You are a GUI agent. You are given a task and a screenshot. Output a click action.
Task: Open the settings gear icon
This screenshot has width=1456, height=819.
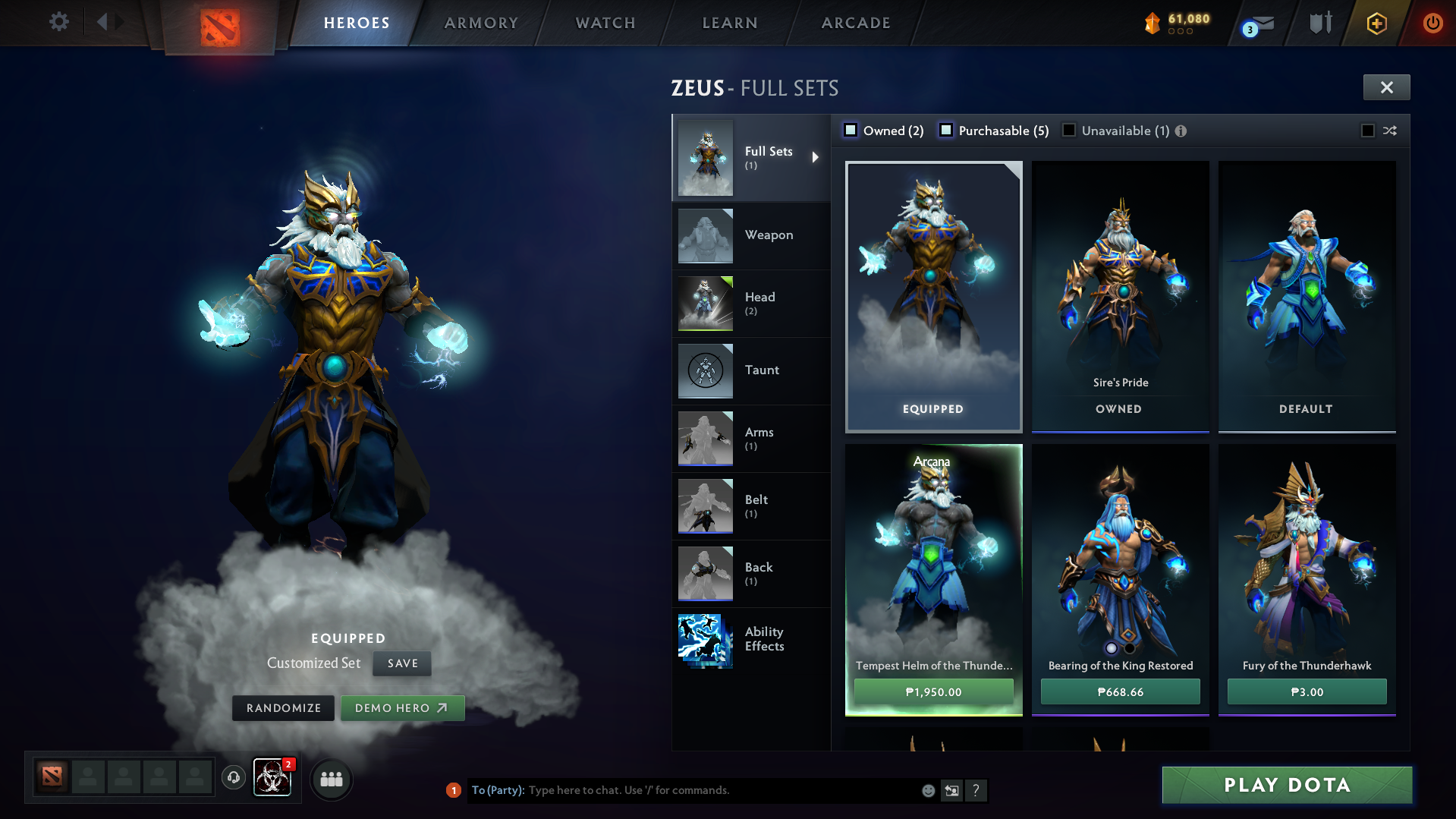(x=58, y=22)
